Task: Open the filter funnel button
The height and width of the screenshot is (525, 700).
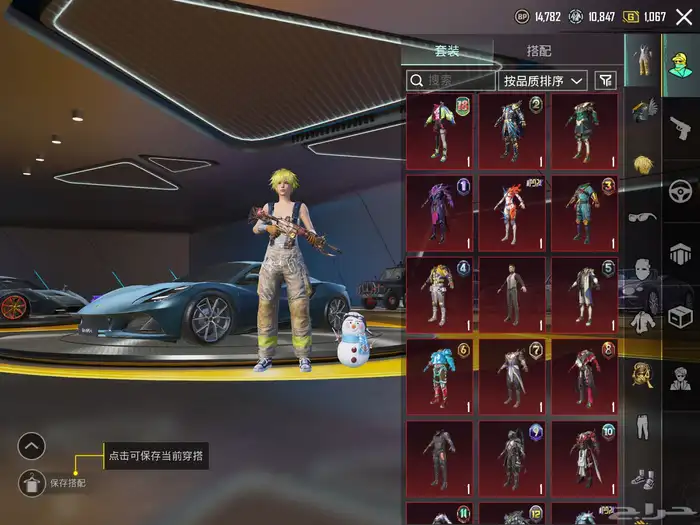Action: point(605,81)
